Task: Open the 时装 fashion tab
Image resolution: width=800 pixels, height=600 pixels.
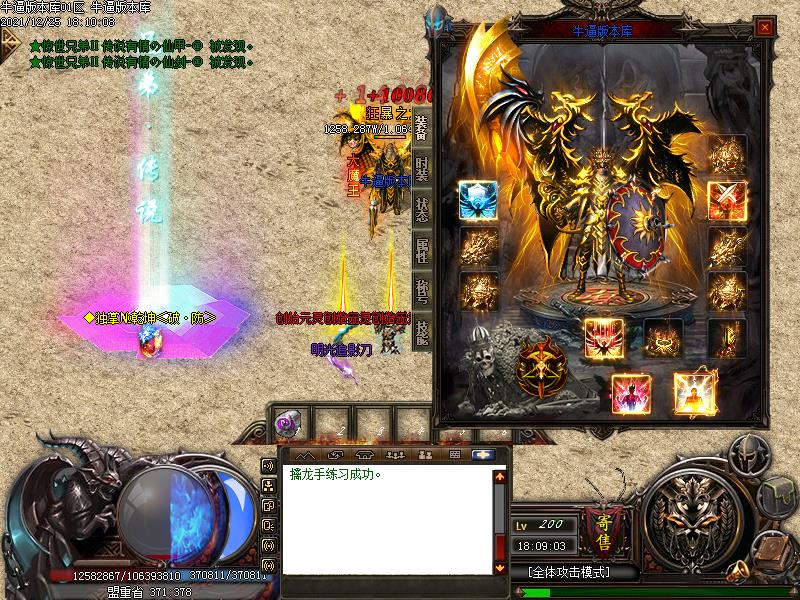Action: [422, 168]
